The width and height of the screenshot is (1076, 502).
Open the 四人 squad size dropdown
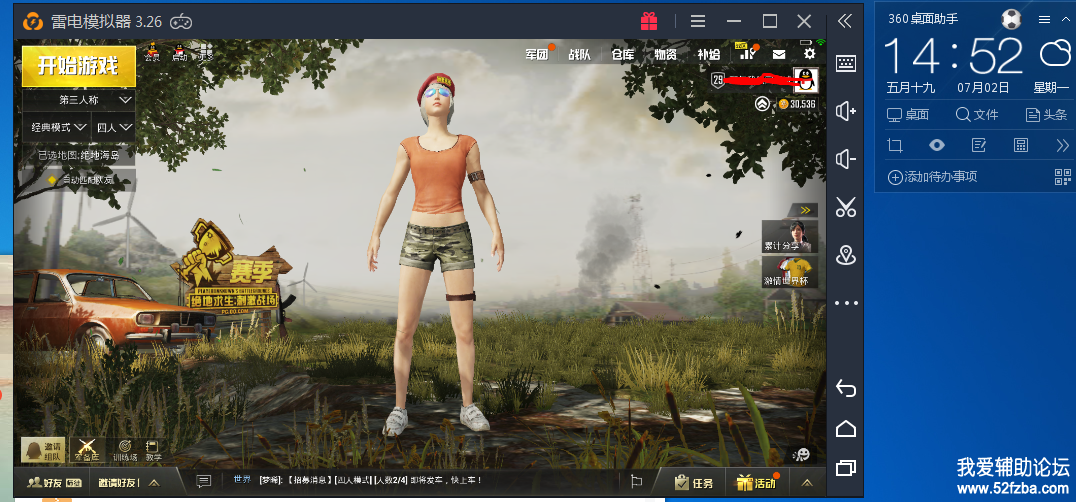pos(114,128)
